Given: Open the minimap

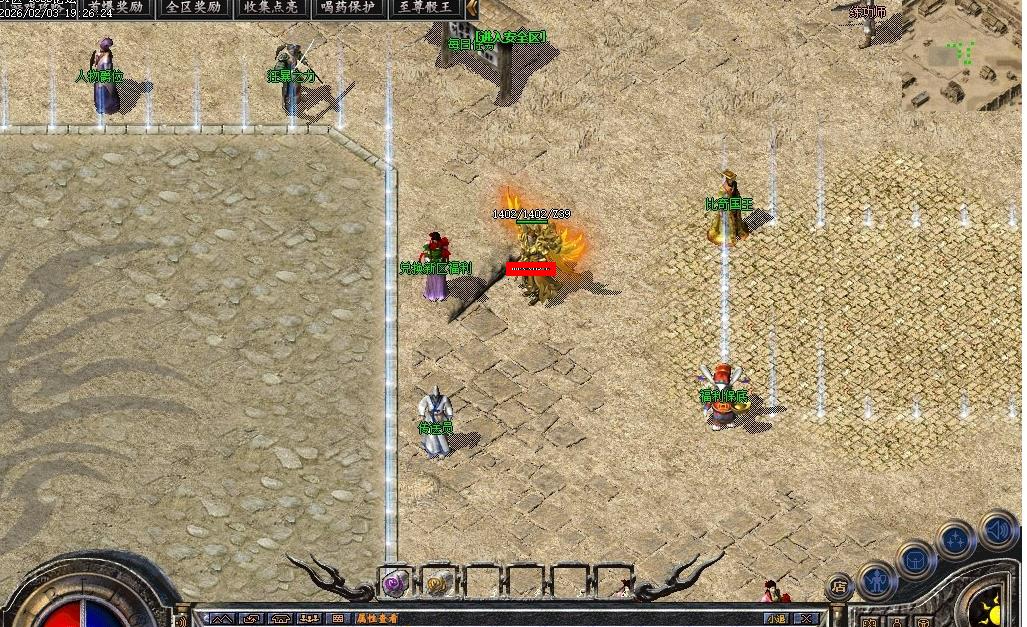Looking at the screenshot, I should (x=962, y=55).
